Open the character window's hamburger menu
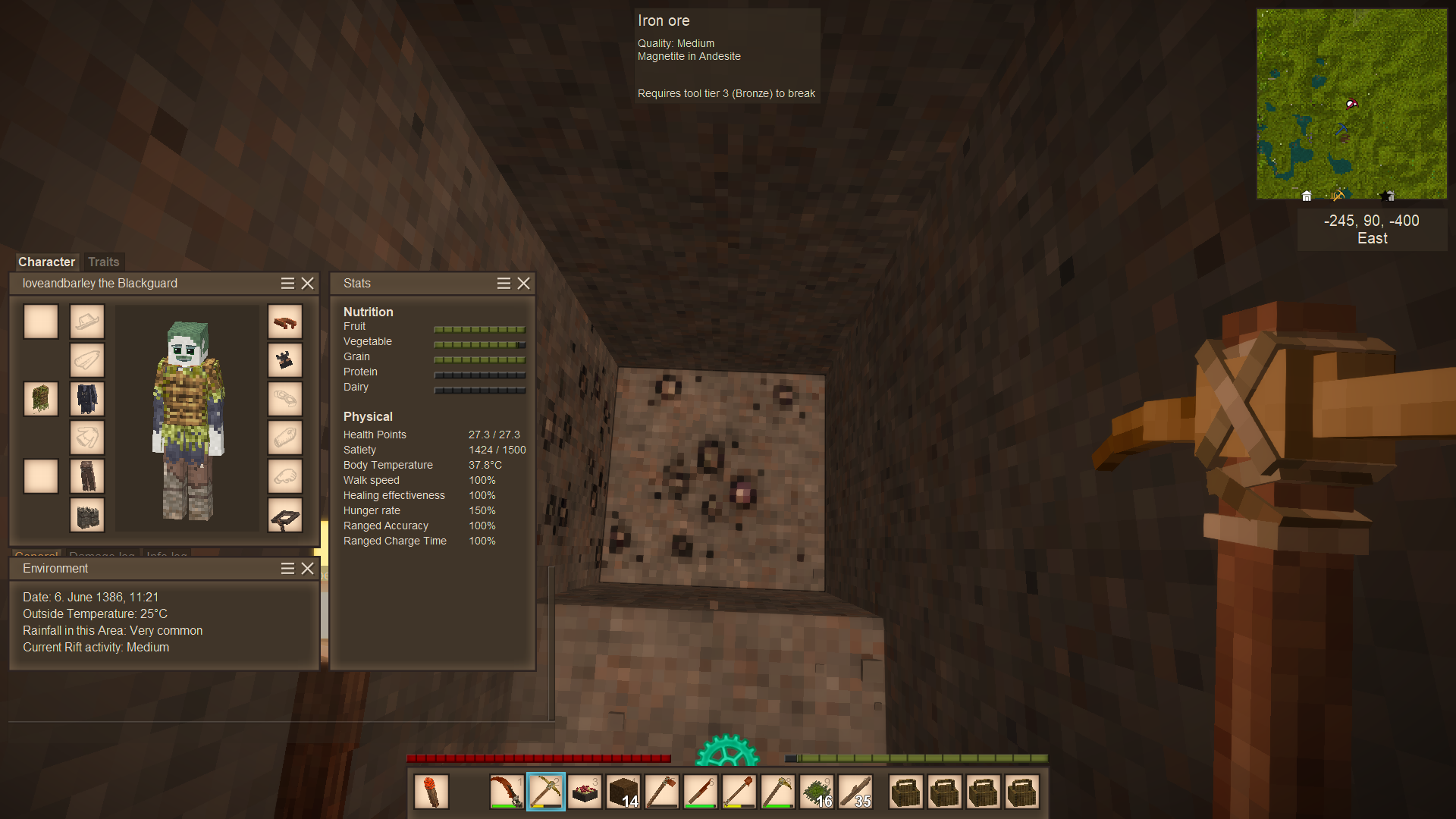Screen dimensions: 1456x819 tap(287, 283)
